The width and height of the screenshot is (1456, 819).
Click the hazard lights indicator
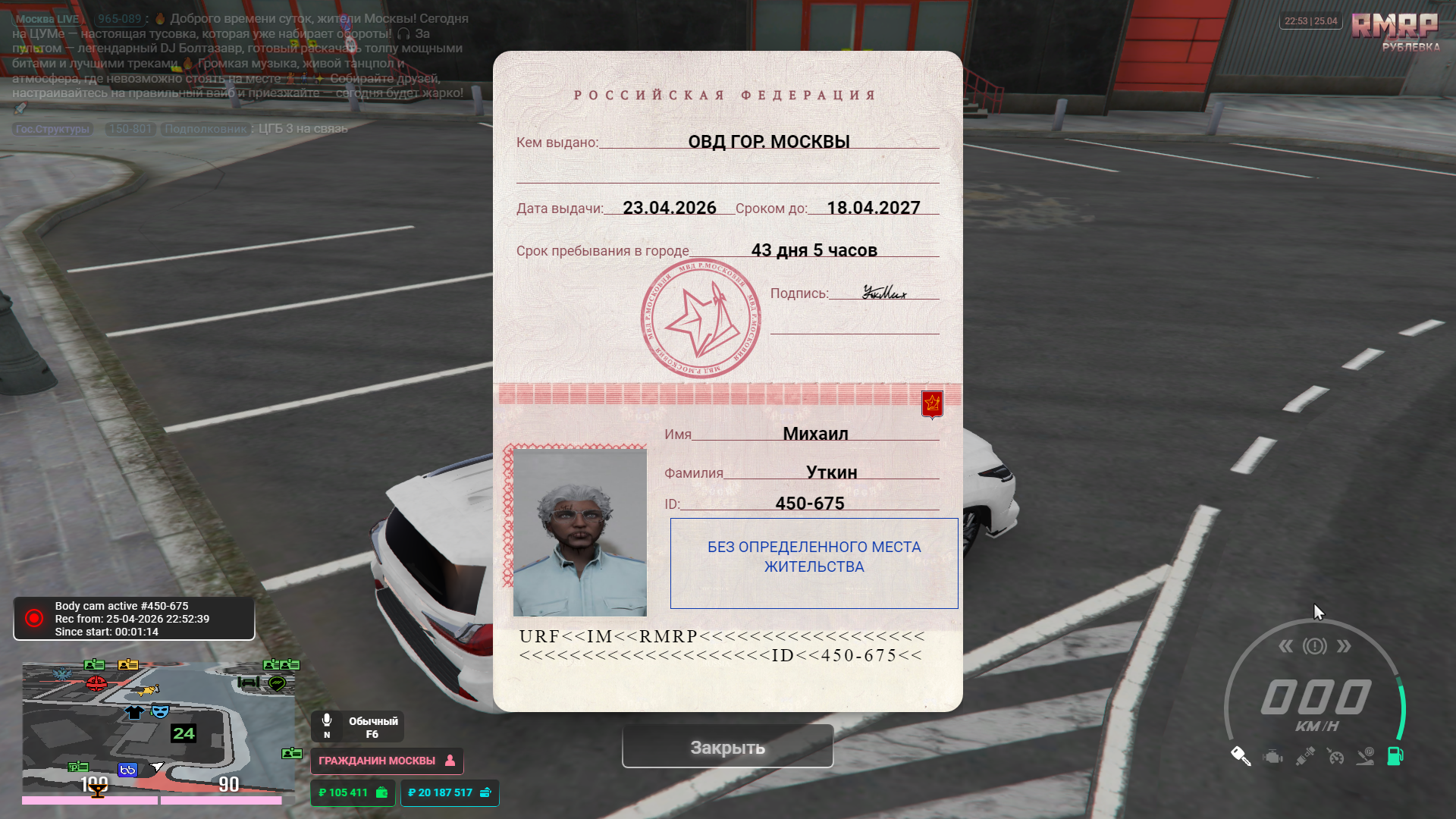(x=1315, y=646)
